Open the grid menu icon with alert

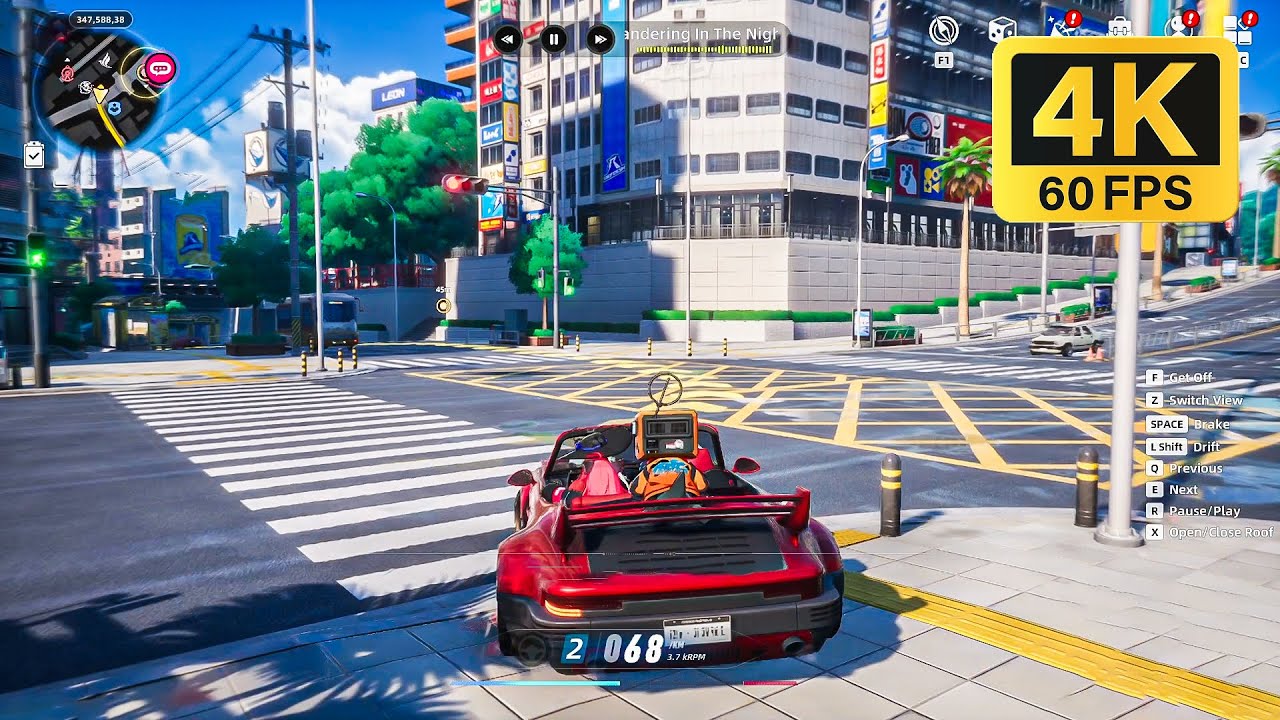tap(1237, 30)
